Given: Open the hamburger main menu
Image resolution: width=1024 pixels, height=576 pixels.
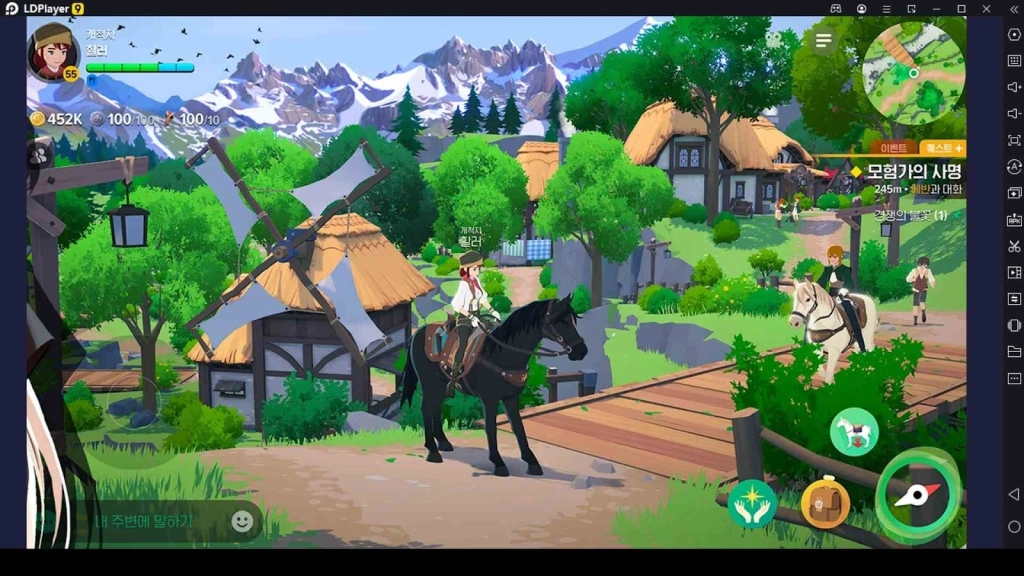Looking at the screenshot, I should click(823, 40).
